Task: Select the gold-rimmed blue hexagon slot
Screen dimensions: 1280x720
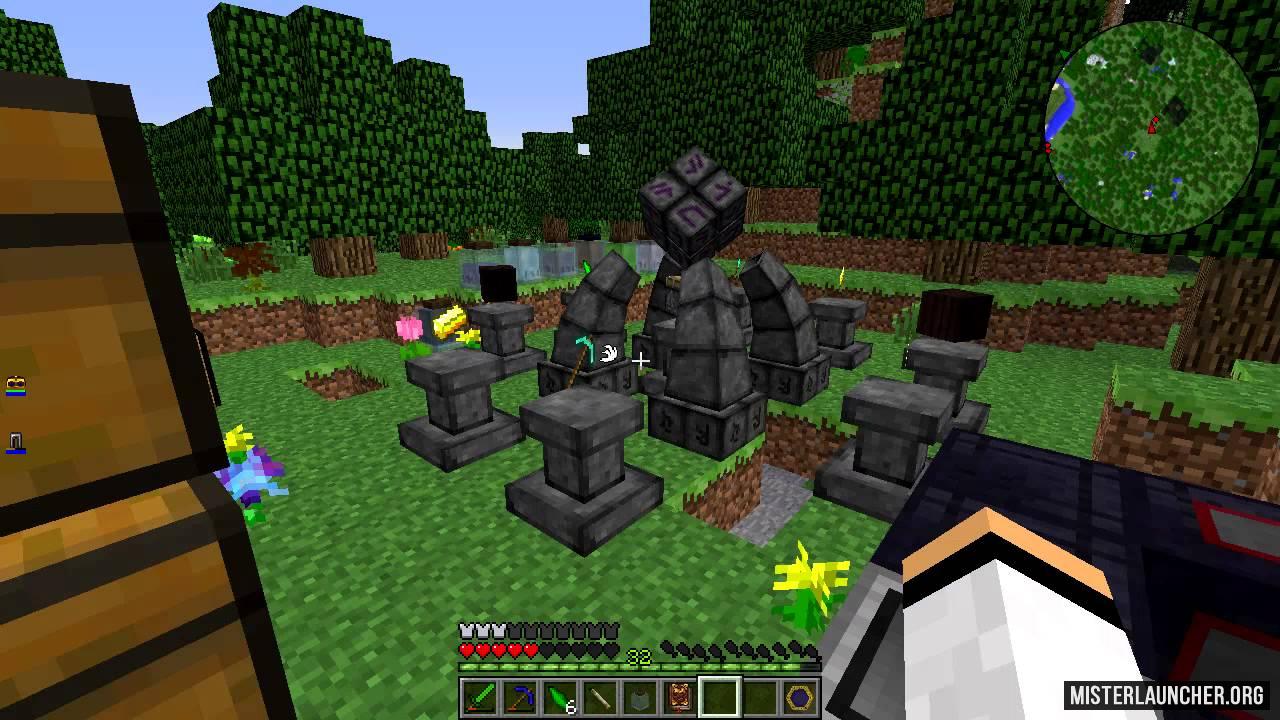Action: pos(800,697)
